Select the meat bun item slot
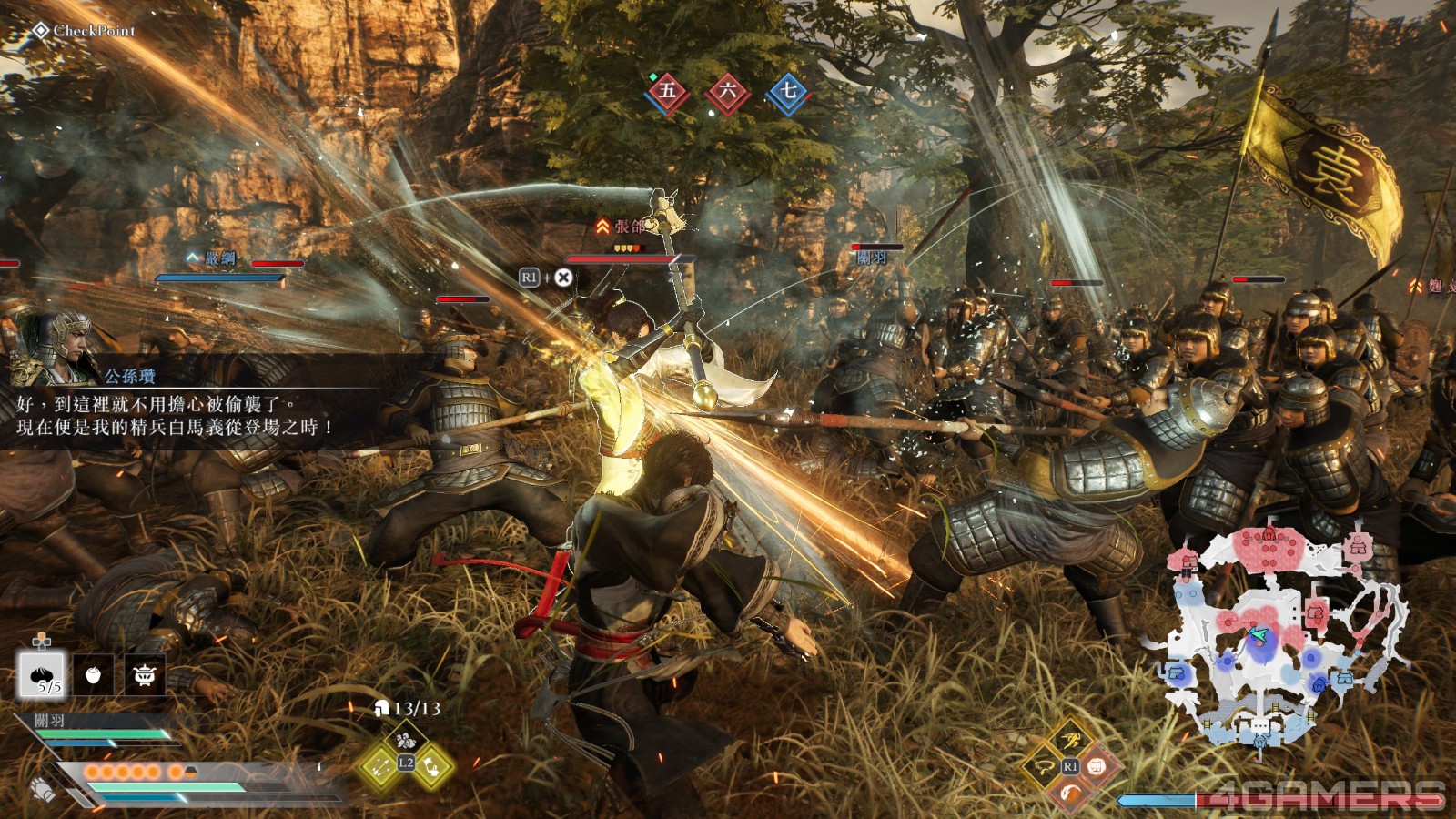Viewport: 1456px width, 819px height. click(41, 676)
